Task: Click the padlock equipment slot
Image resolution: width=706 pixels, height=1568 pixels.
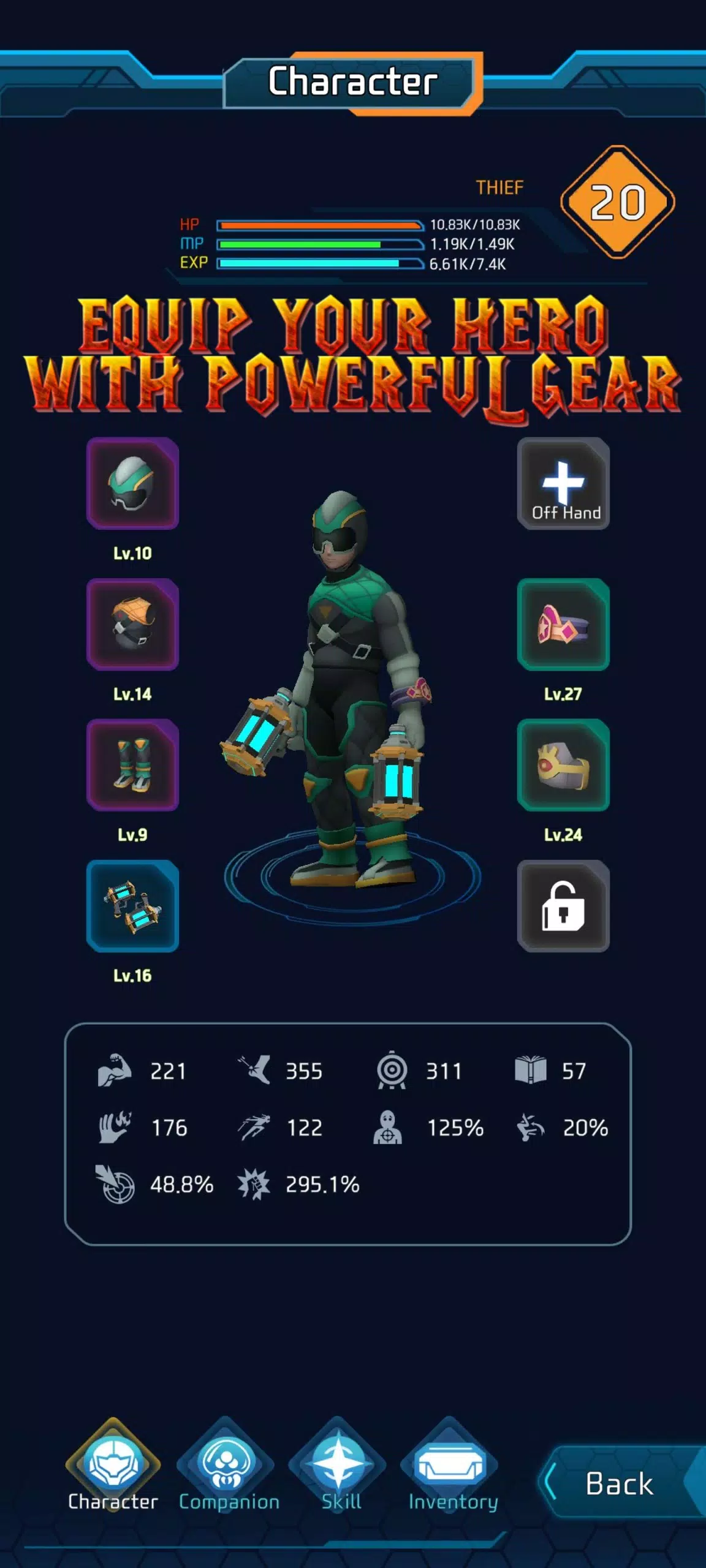Action: click(x=563, y=906)
